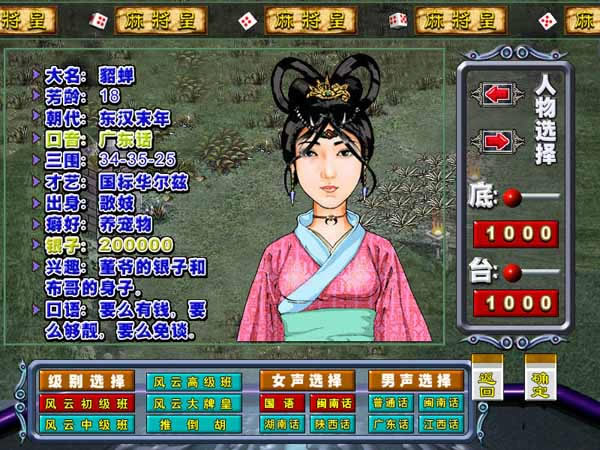Set female voice to 国语
Screen dimensions: 600x450
[x=279, y=403]
